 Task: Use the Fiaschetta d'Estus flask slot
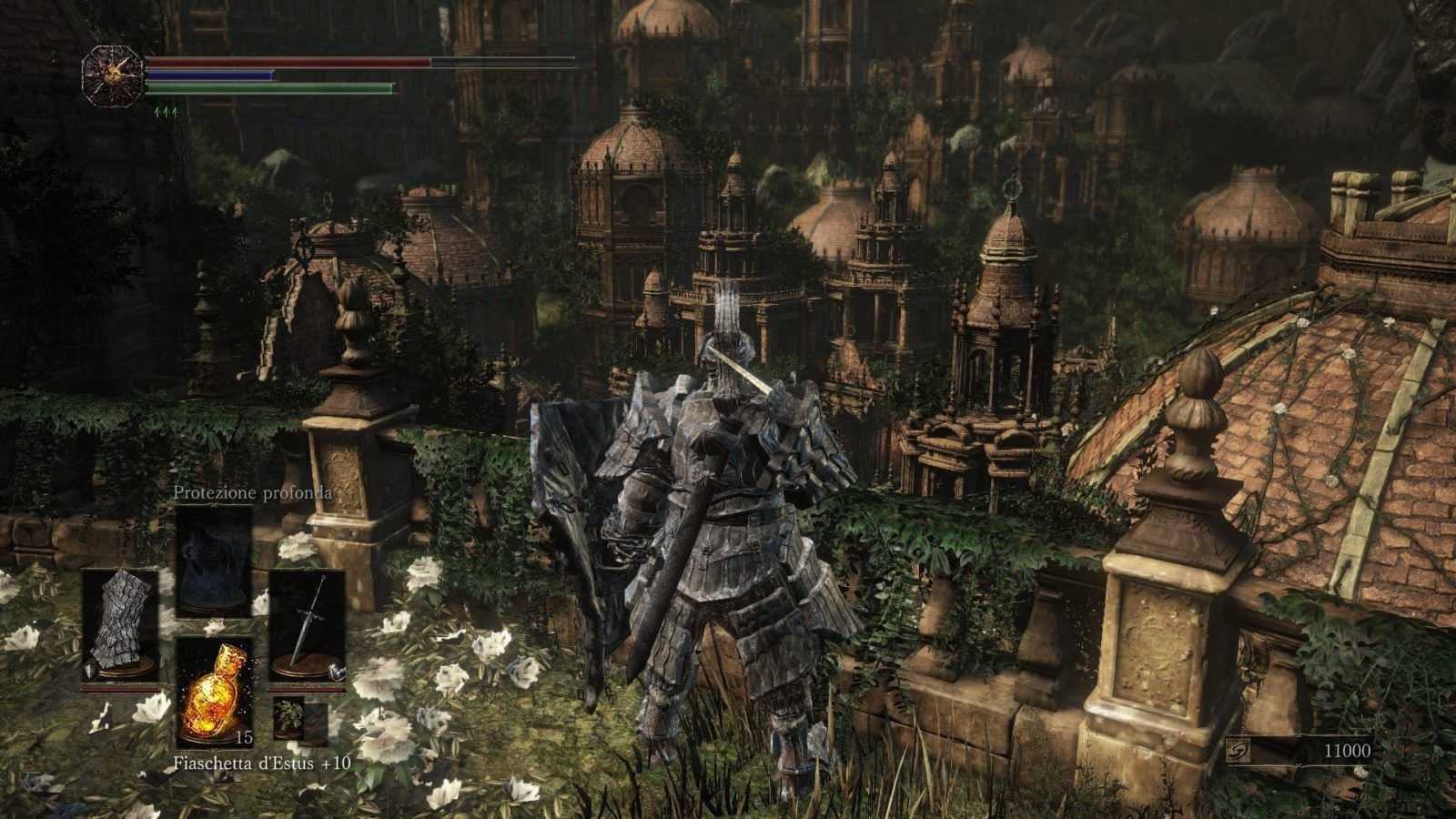click(x=214, y=689)
